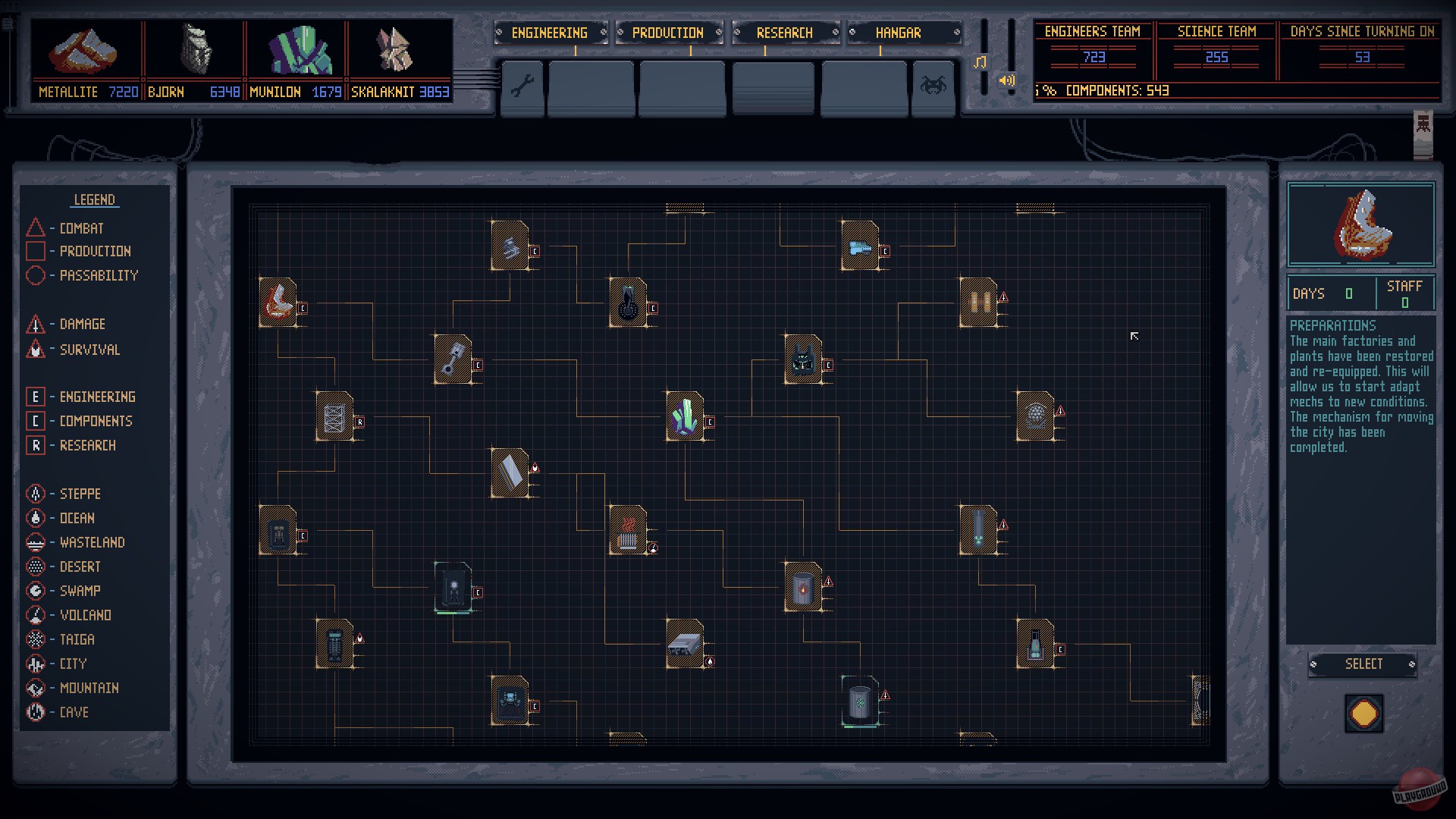Click the ore thumbnail in the preparations panel

[x=1360, y=224]
